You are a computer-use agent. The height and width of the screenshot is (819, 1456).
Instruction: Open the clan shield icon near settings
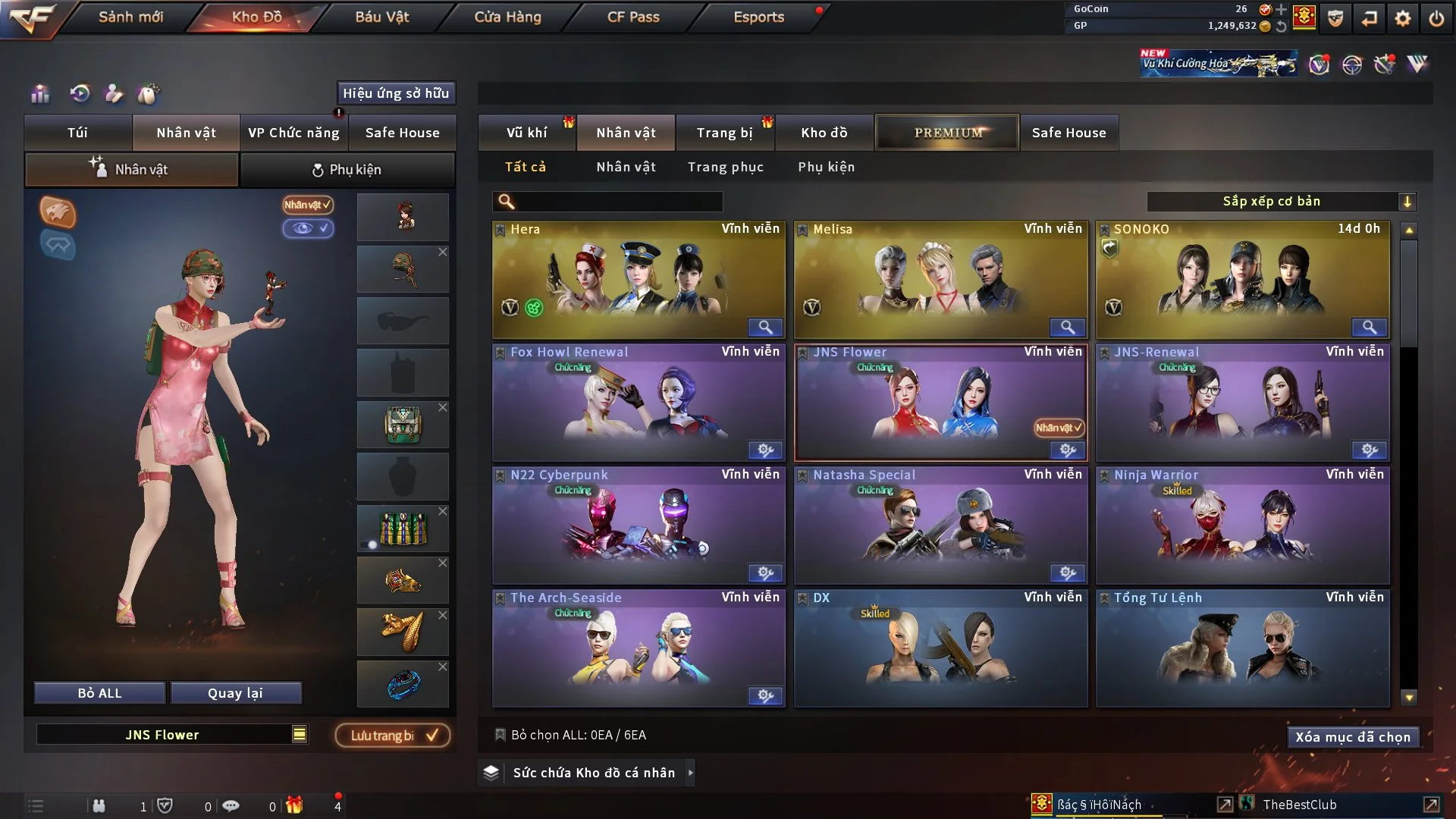click(x=1335, y=18)
